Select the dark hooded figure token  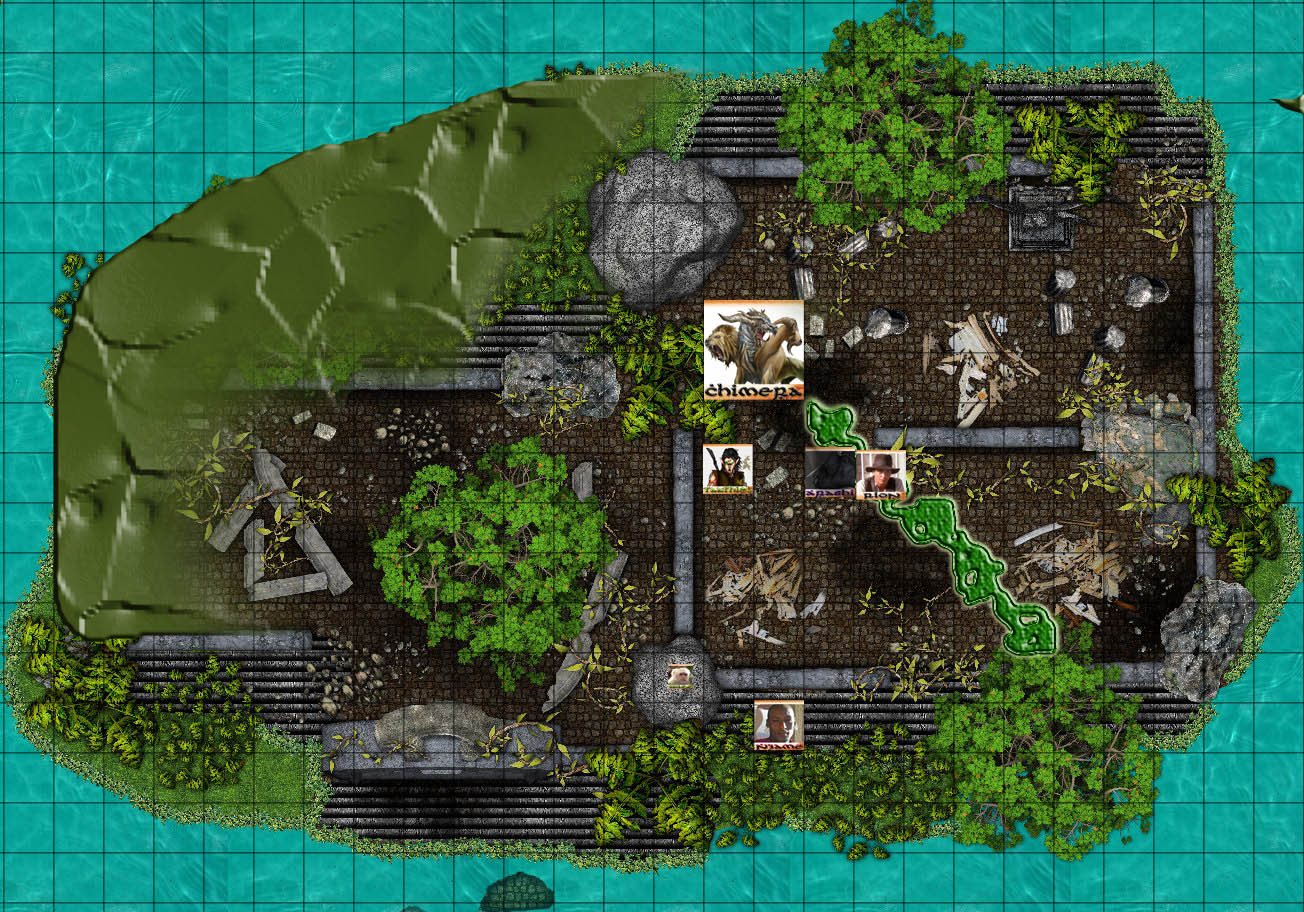(830, 474)
